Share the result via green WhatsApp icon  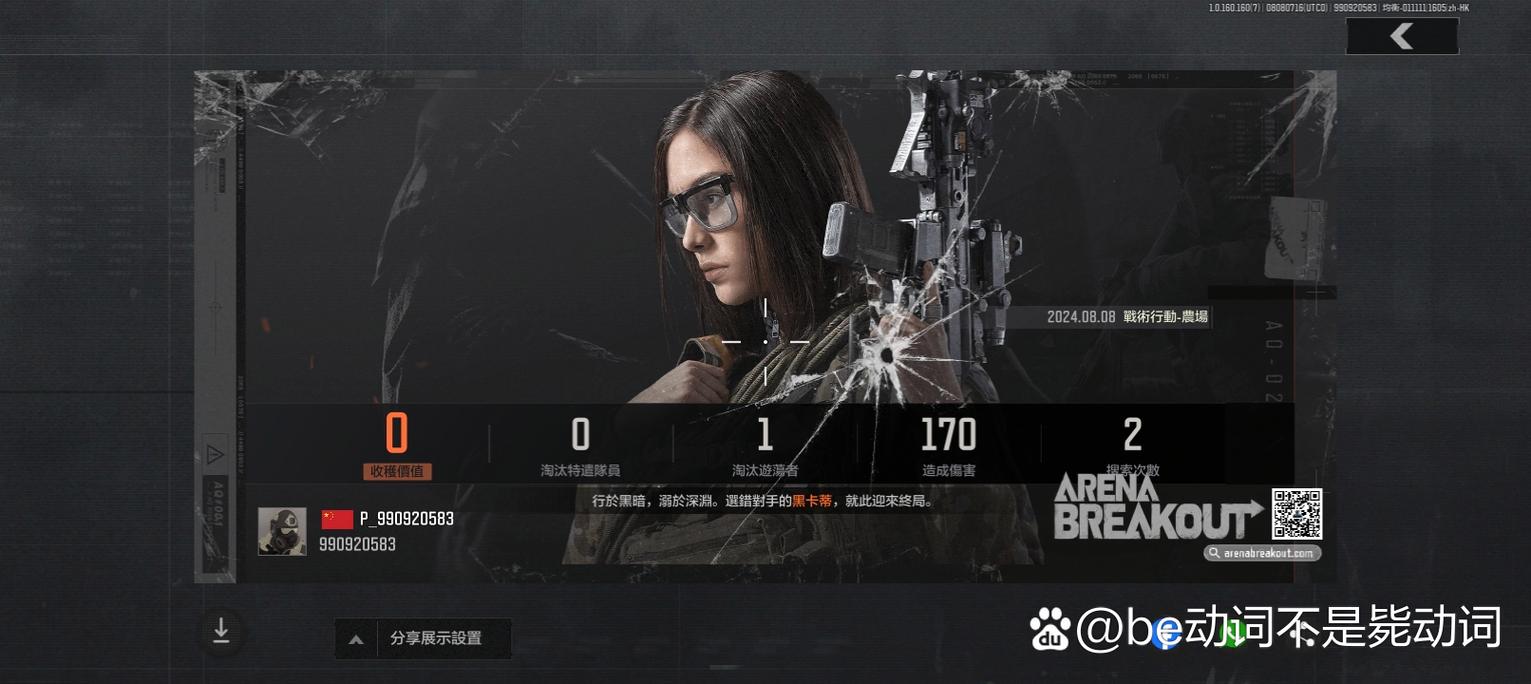point(1234,632)
